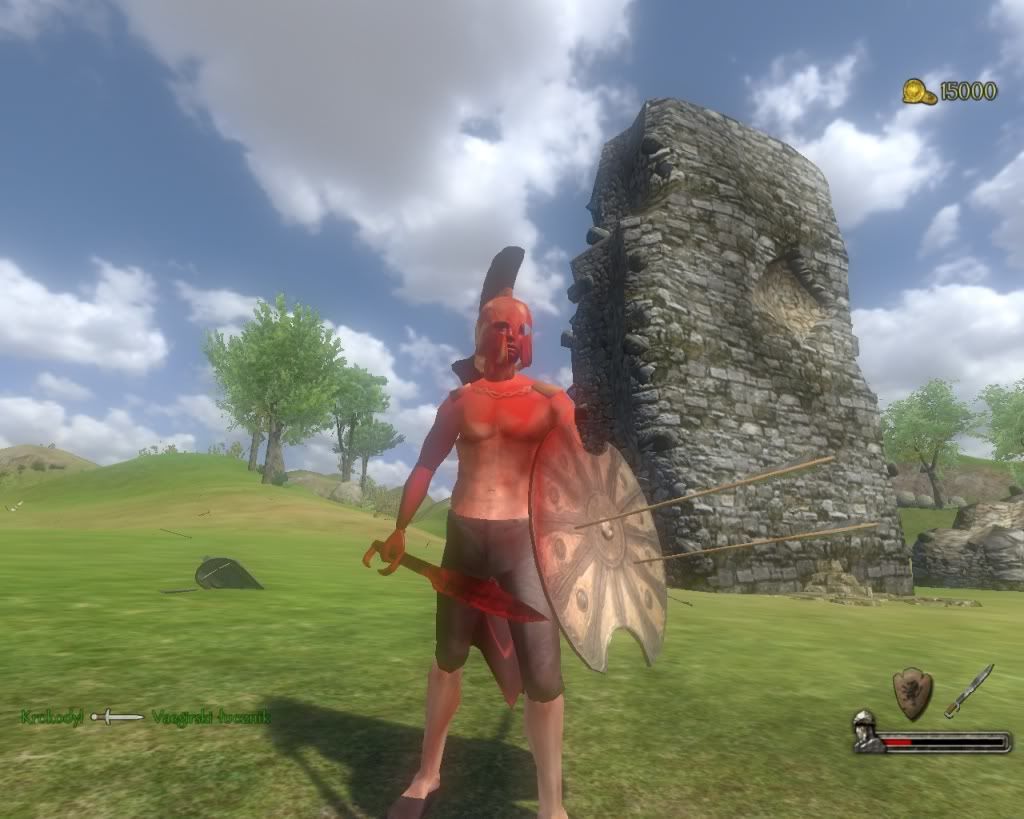The image size is (1024, 819).
Task: Click the helmet portrait beside the health bar
Action: point(865,731)
